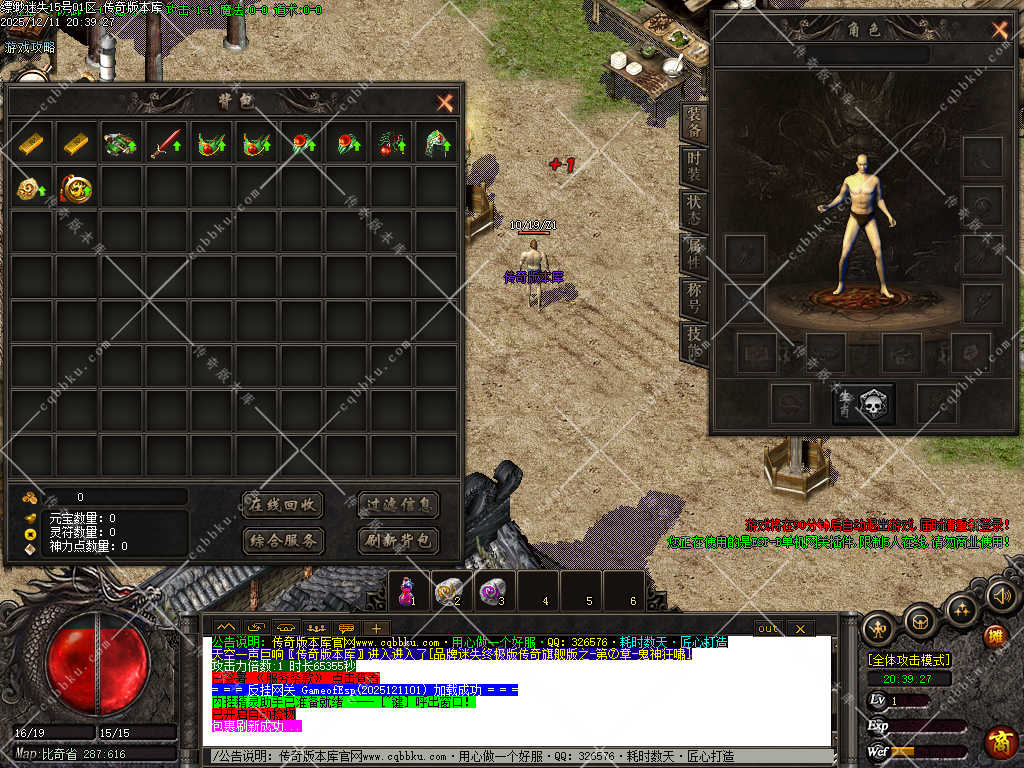The width and height of the screenshot is (1024, 768).
Task: Show the 称号 title tab
Action: coord(694,296)
